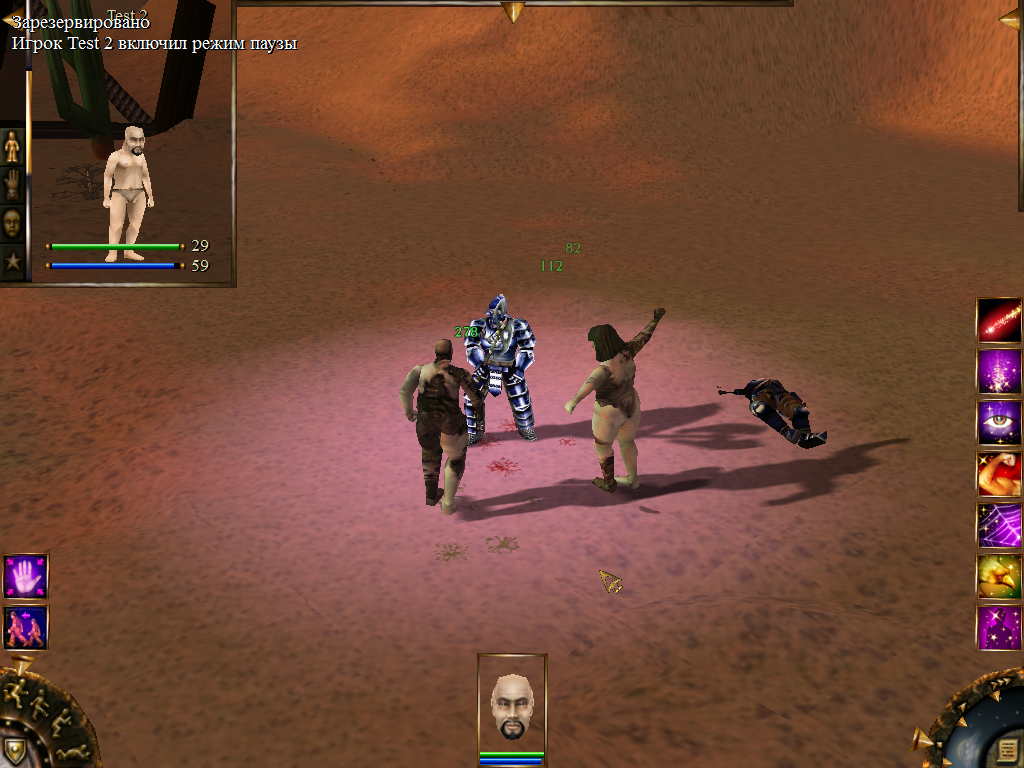Viewport: 1024px width, 768px height.
Task: Cast the red comet streak spell
Action: (x=999, y=321)
